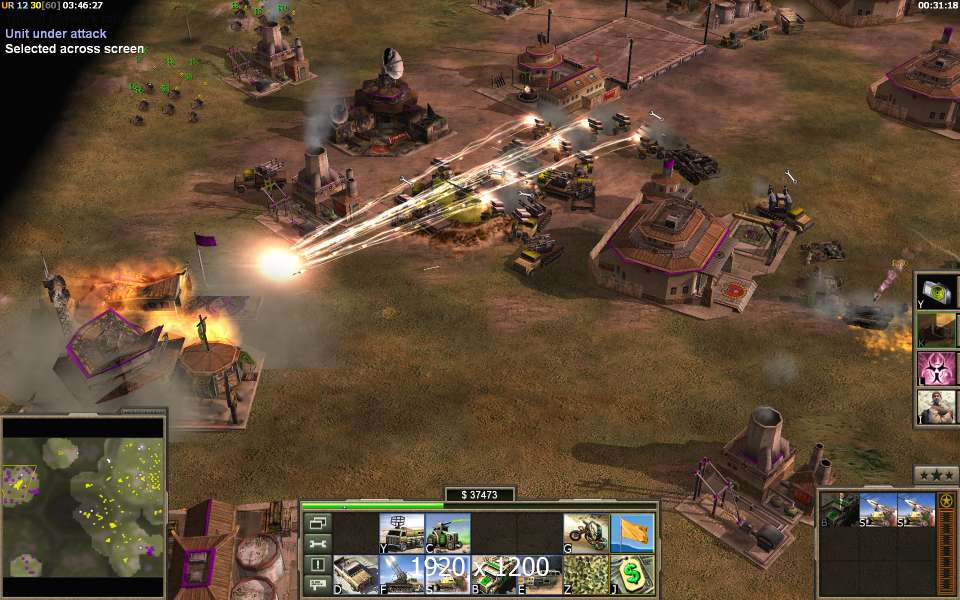This screenshot has height=600, width=960.
Task: Activate the rebel ambush general power
Action: pyautogui.click(x=936, y=406)
